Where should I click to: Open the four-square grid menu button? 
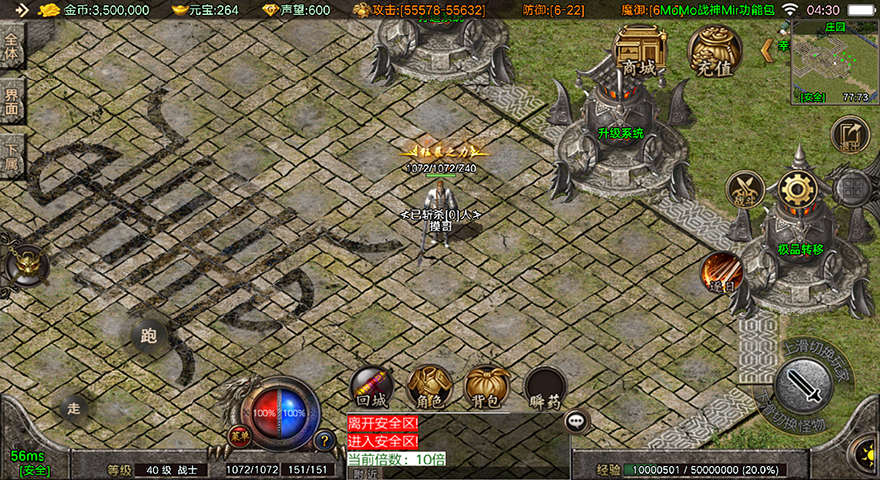[851, 189]
